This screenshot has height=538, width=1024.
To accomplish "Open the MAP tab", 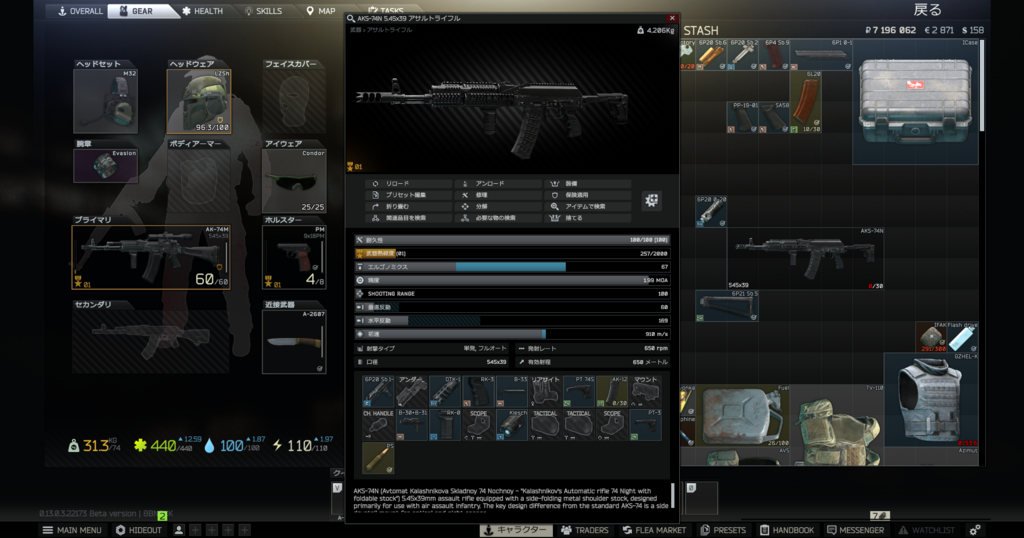I will click(x=321, y=11).
